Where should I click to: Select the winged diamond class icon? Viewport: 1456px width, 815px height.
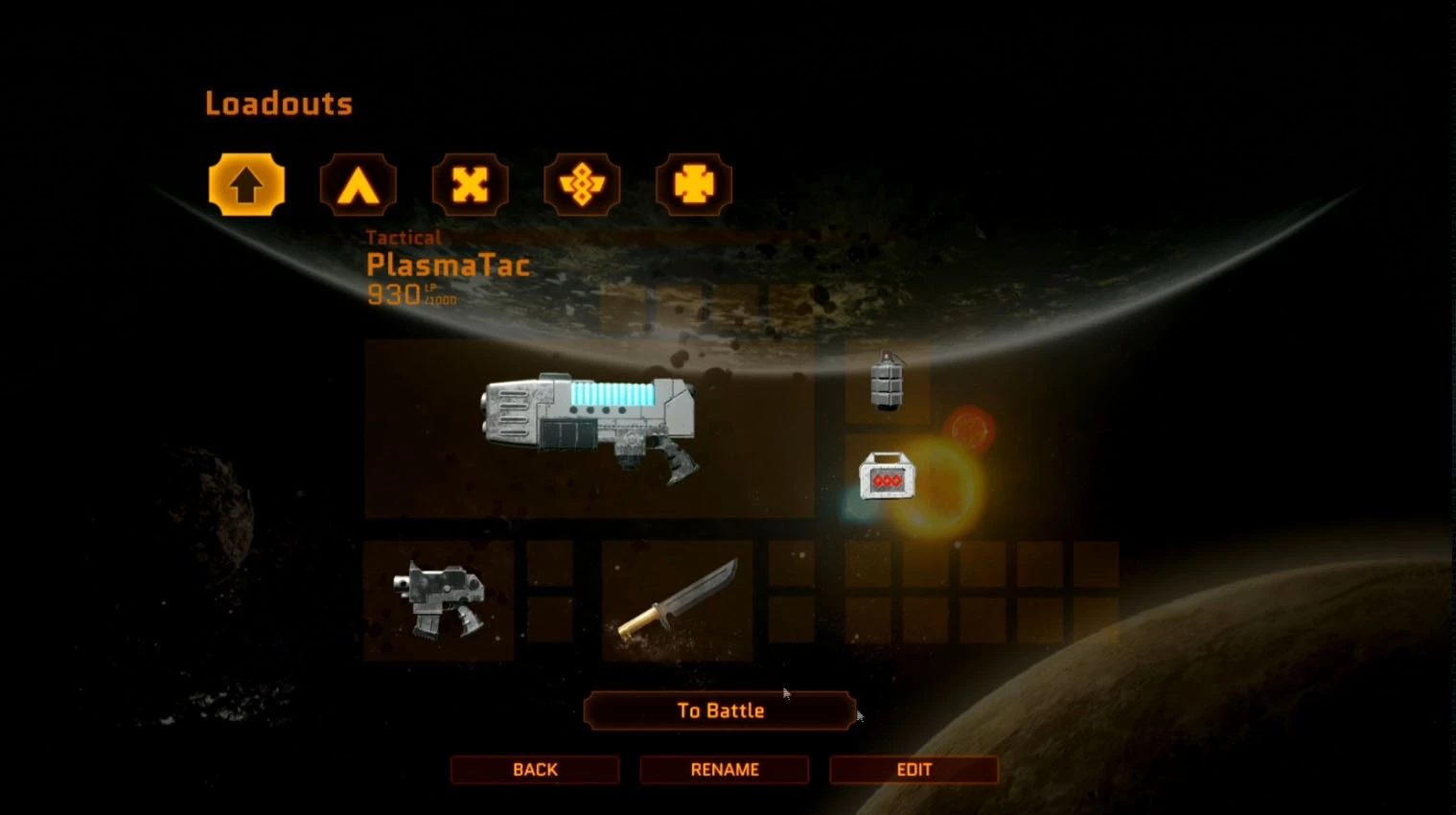pos(582,184)
